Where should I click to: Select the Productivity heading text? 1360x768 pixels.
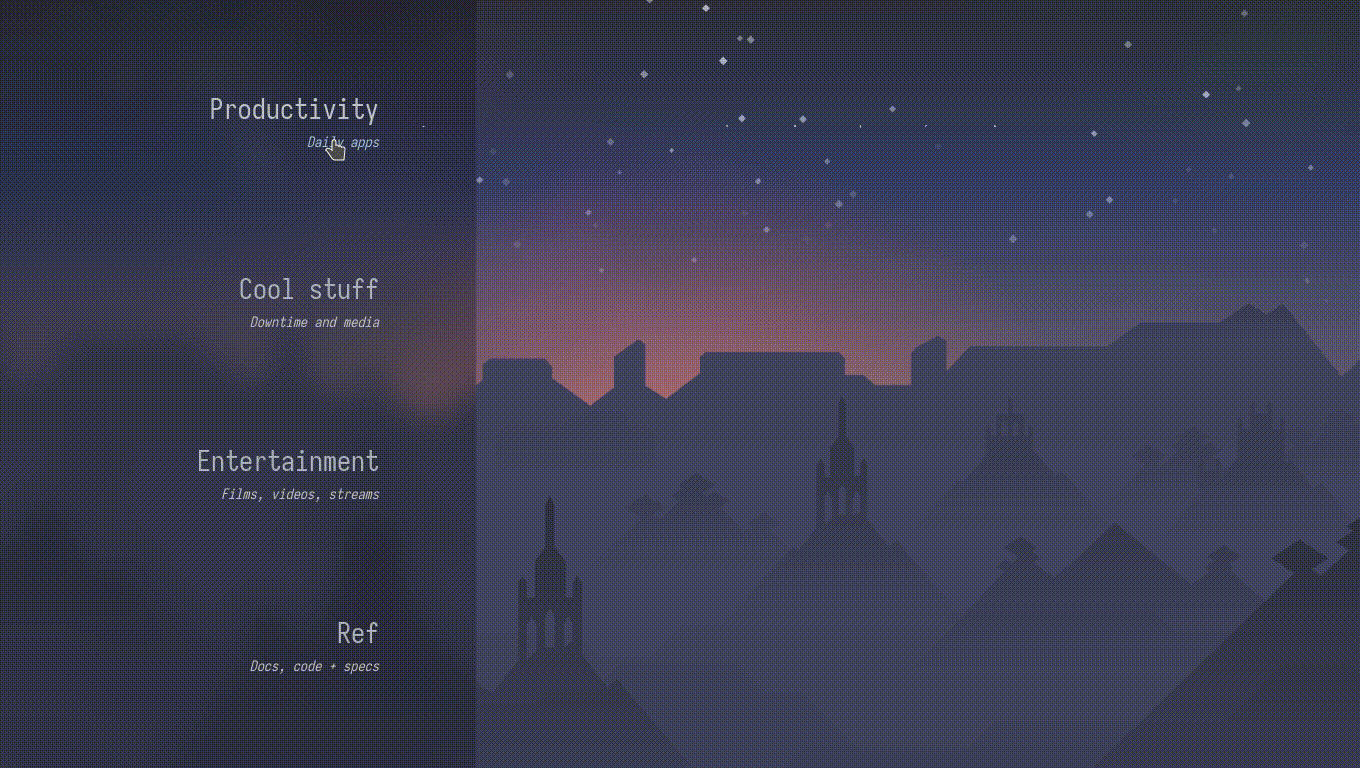click(293, 110)
